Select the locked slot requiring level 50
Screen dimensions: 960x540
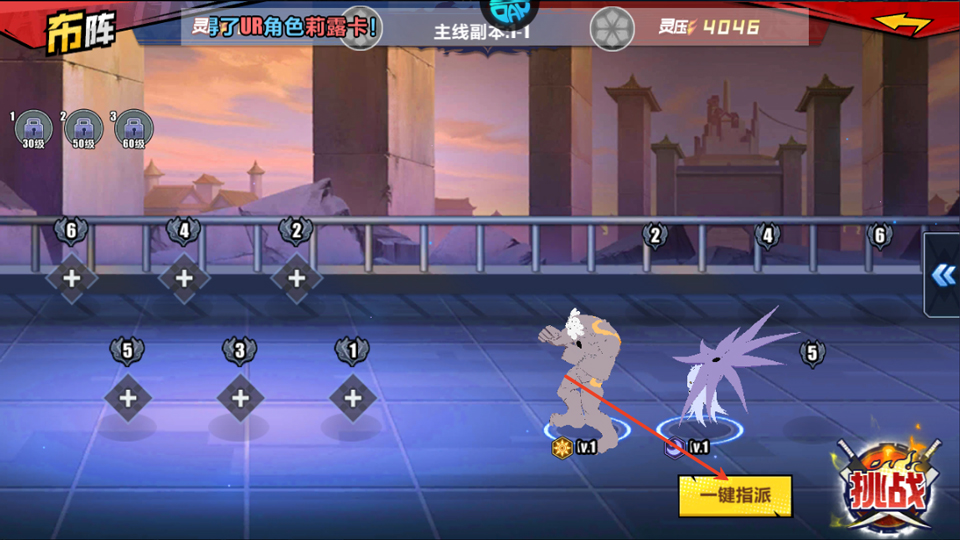coord(84,129)
